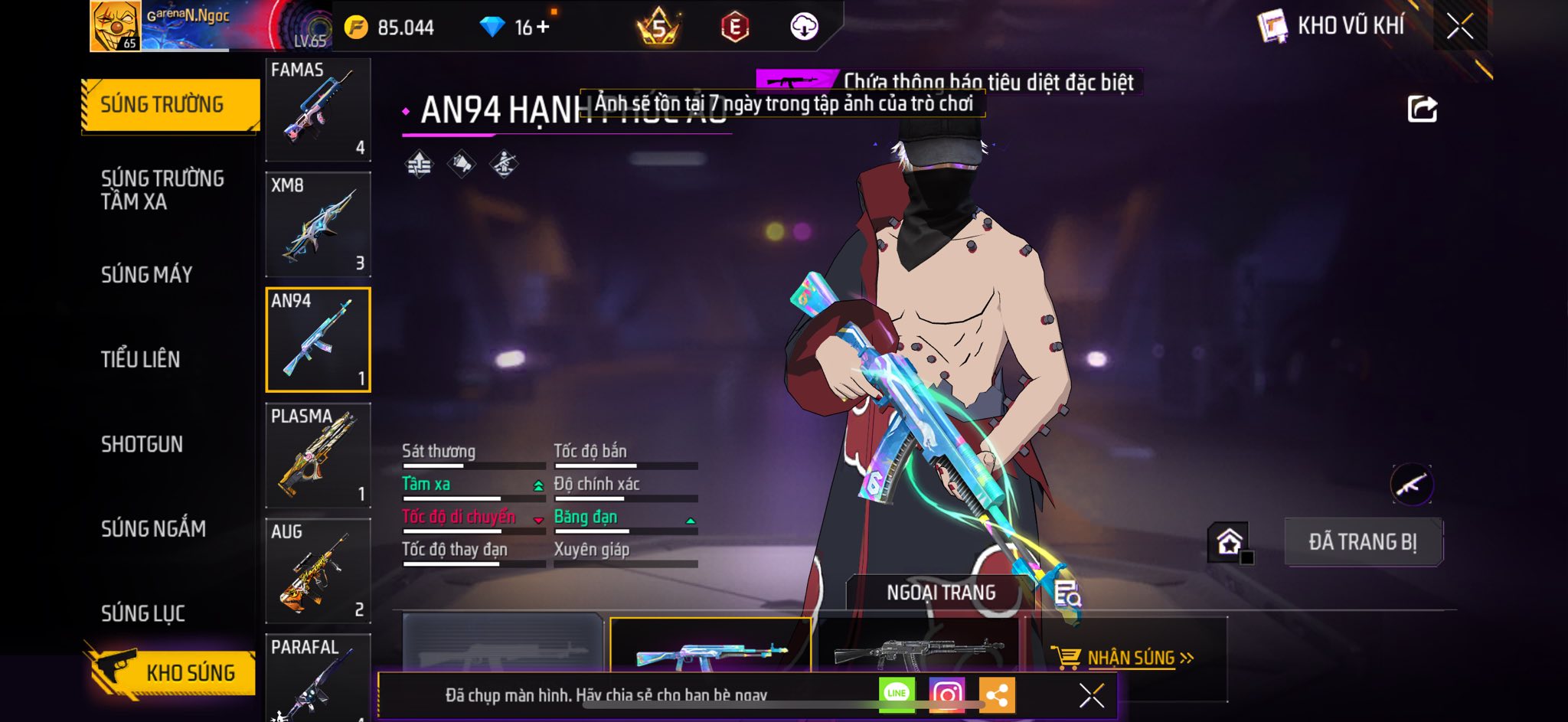Pick the AUG weapon tile
1568x722 pixels.
click(x=318, y=570)
